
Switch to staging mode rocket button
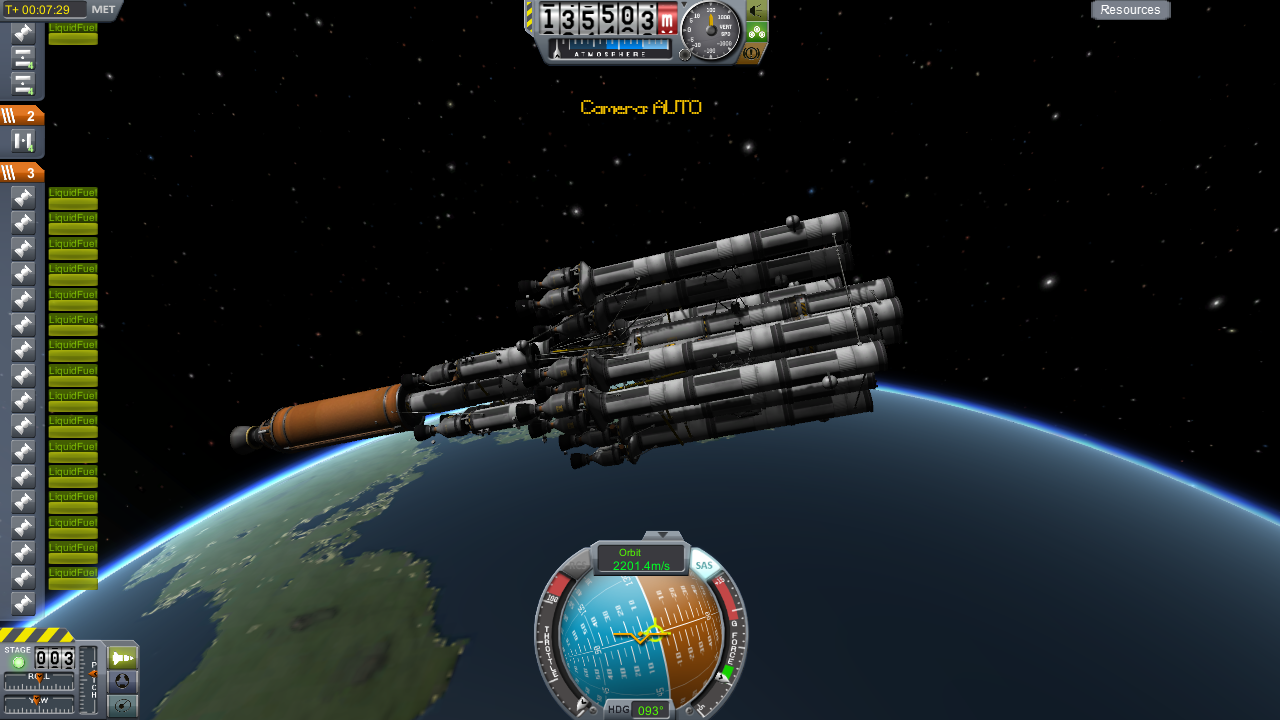pyautogui.click(x=123, y=657)
